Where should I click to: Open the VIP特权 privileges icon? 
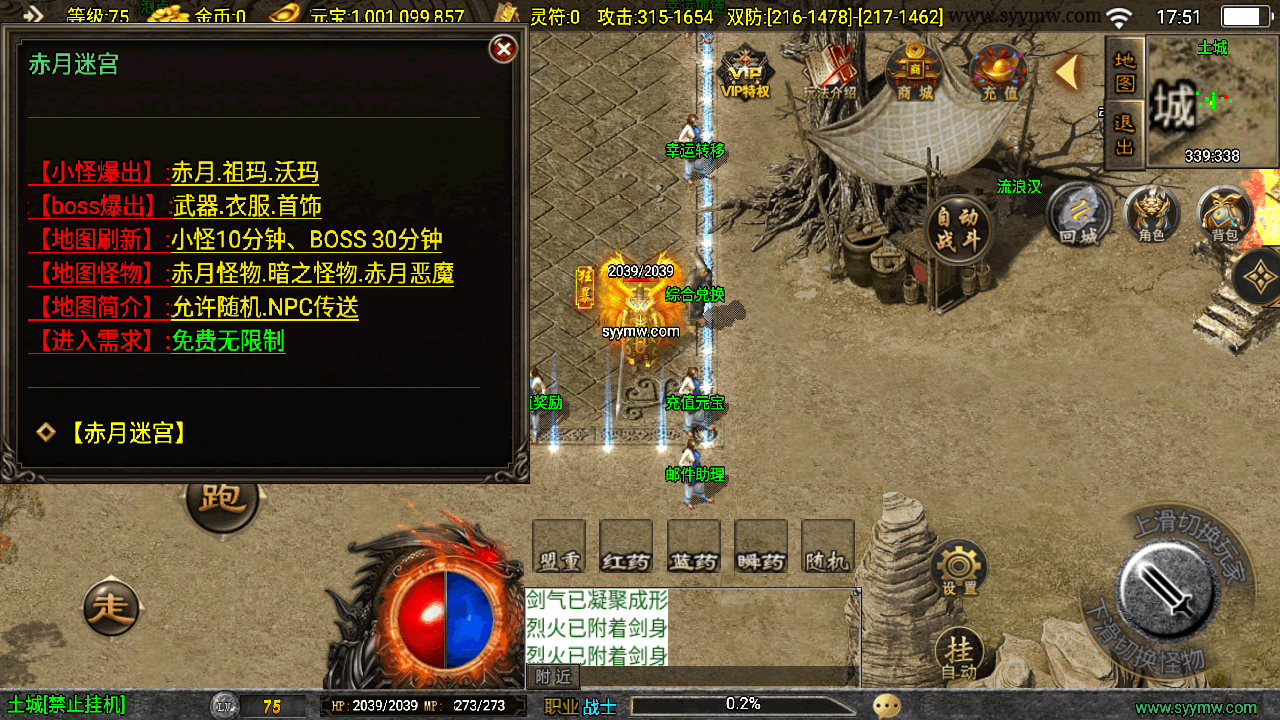click(745, 75)
